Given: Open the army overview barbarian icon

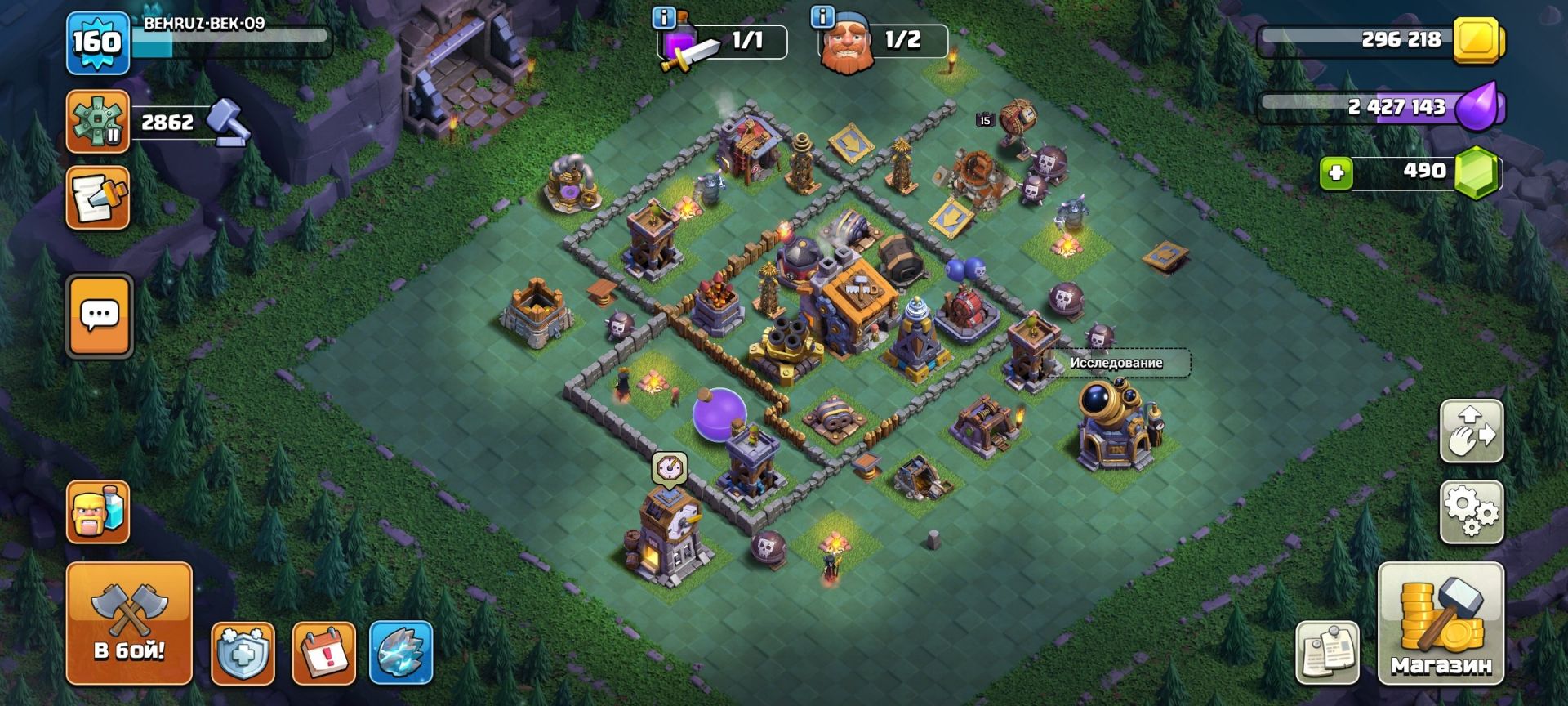Looking at the screenshot, I should click(98, 512).
